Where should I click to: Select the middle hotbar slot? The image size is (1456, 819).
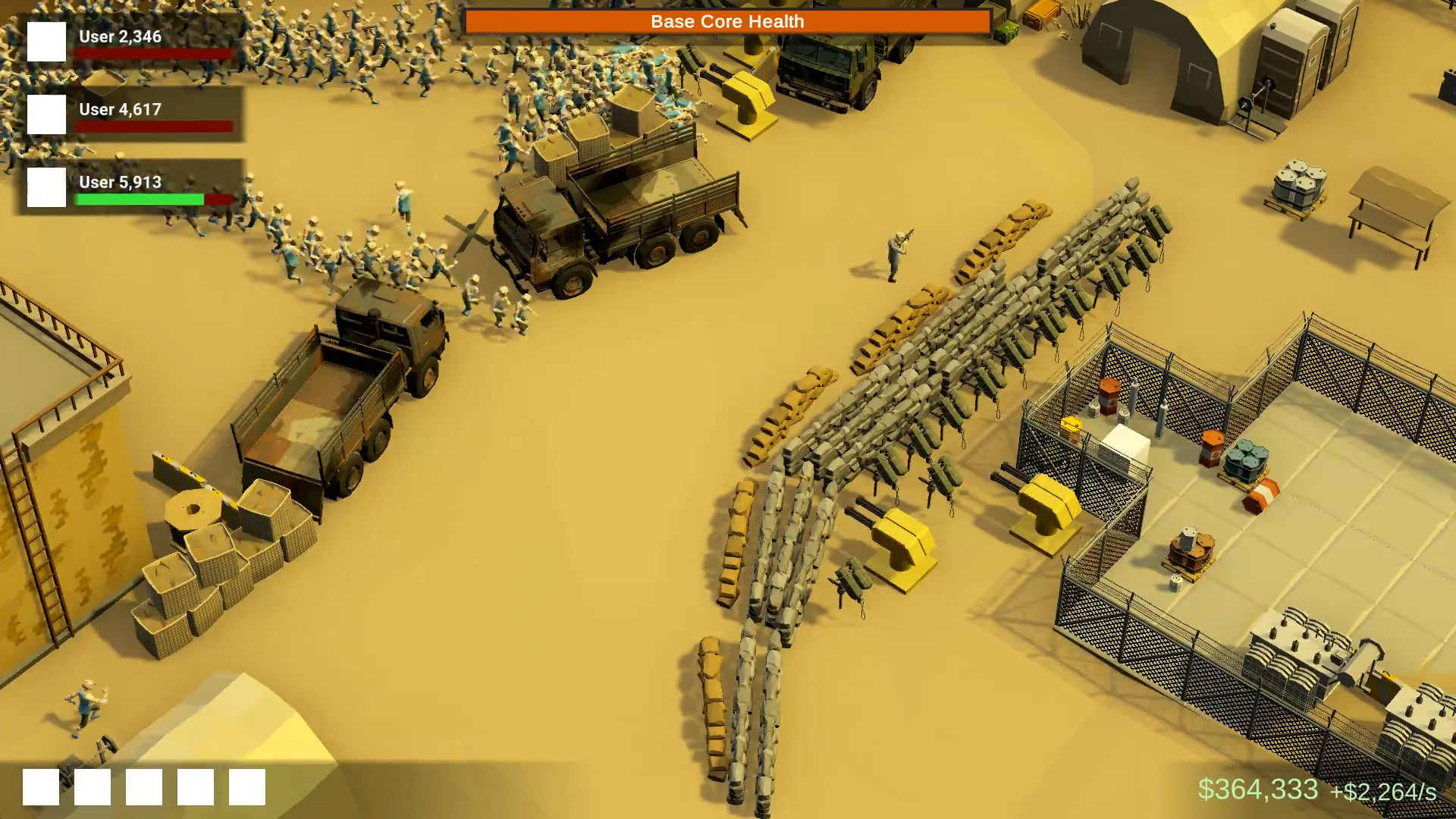point(144,786)
